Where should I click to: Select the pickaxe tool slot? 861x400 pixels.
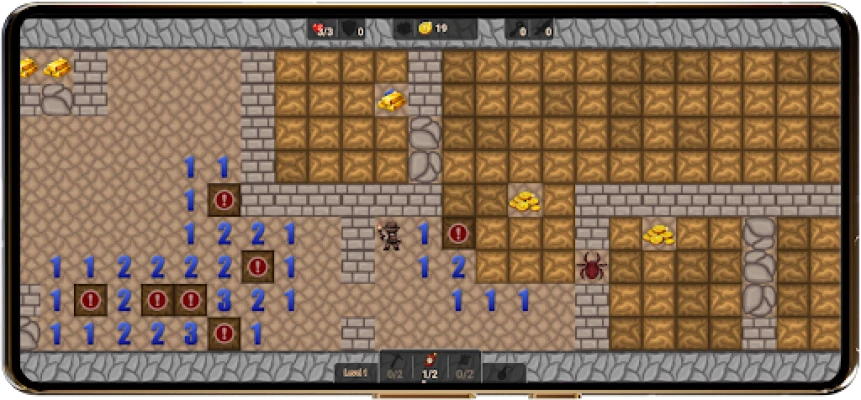395,366
